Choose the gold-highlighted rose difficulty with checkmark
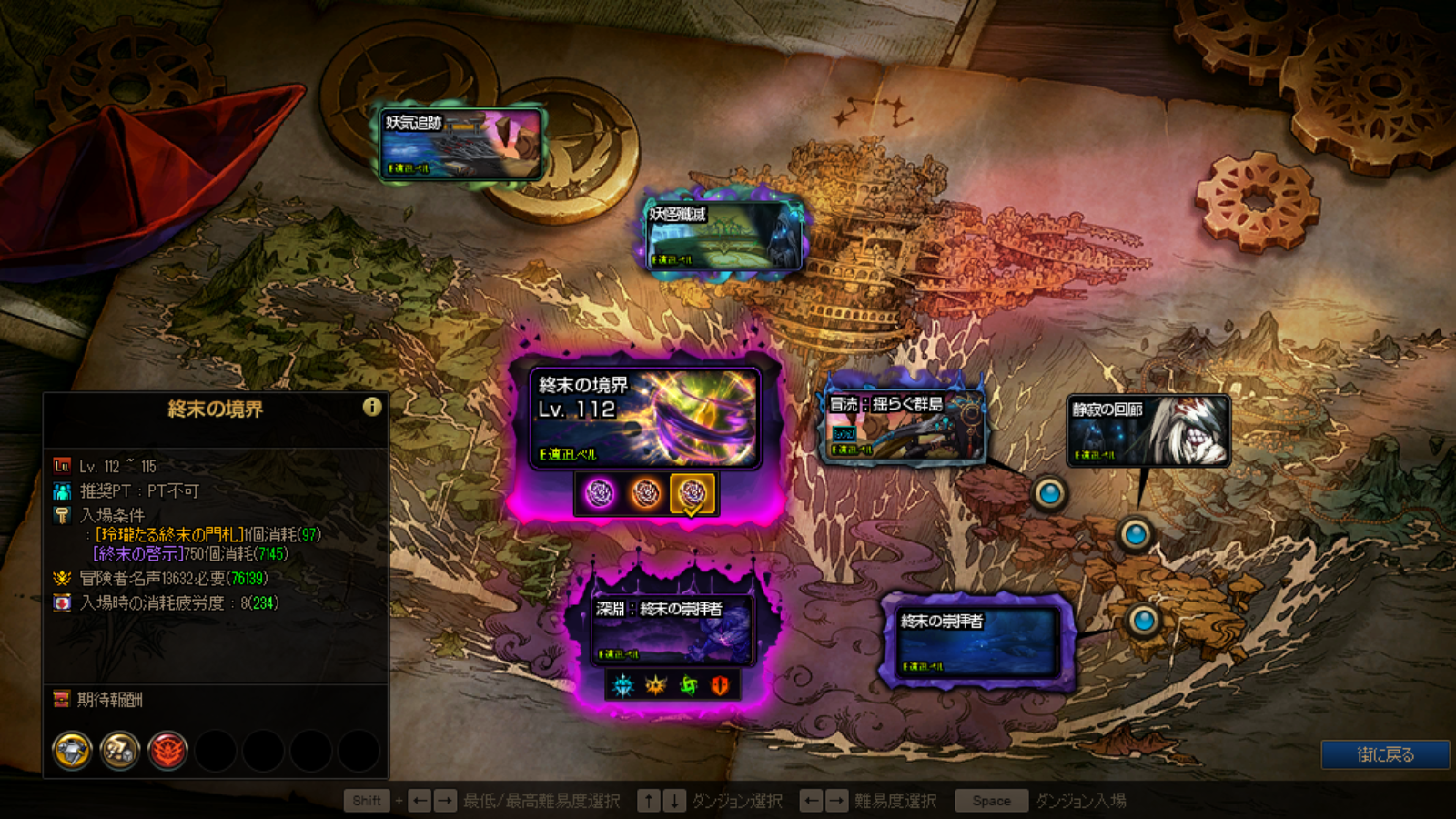Viewport: 1456px width, 819px height. (x=692, y=493)
